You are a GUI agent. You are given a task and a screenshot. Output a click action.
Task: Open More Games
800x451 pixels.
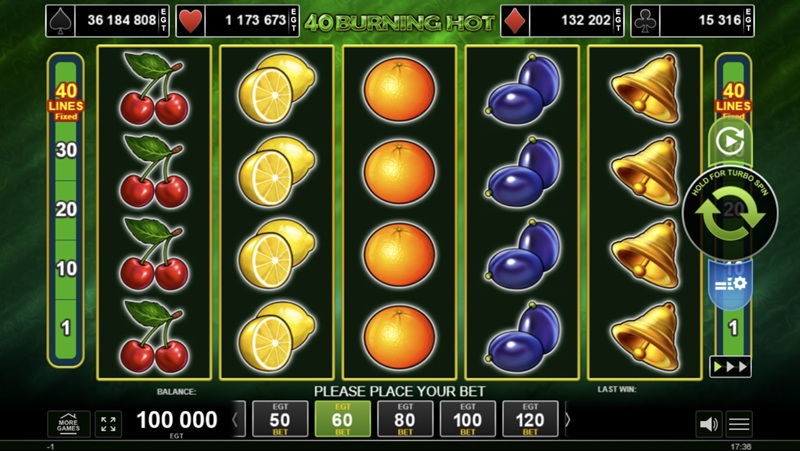pos(69,423)
